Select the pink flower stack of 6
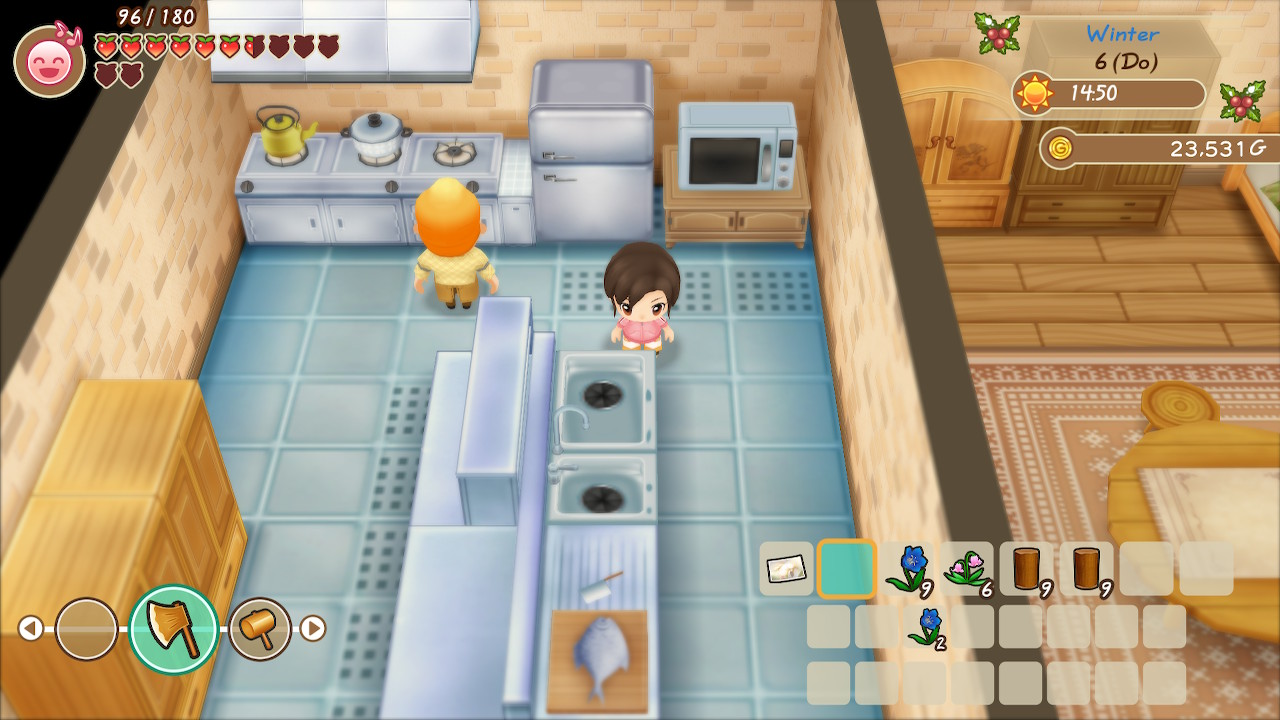This screenshot has height=720, width=1280. coord(967,569)
